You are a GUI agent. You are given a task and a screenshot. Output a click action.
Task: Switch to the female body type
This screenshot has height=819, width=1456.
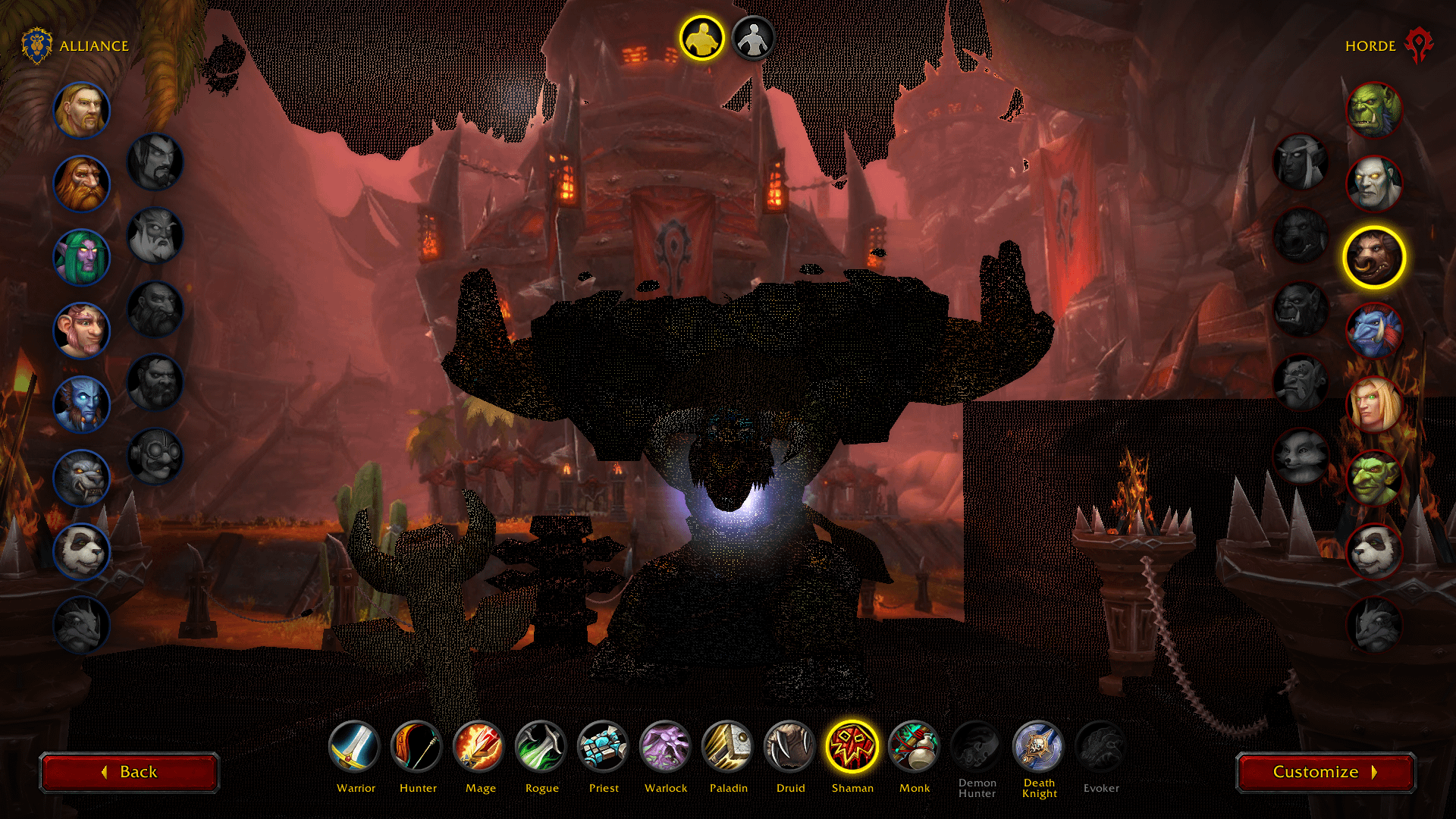tap(753, 38)
